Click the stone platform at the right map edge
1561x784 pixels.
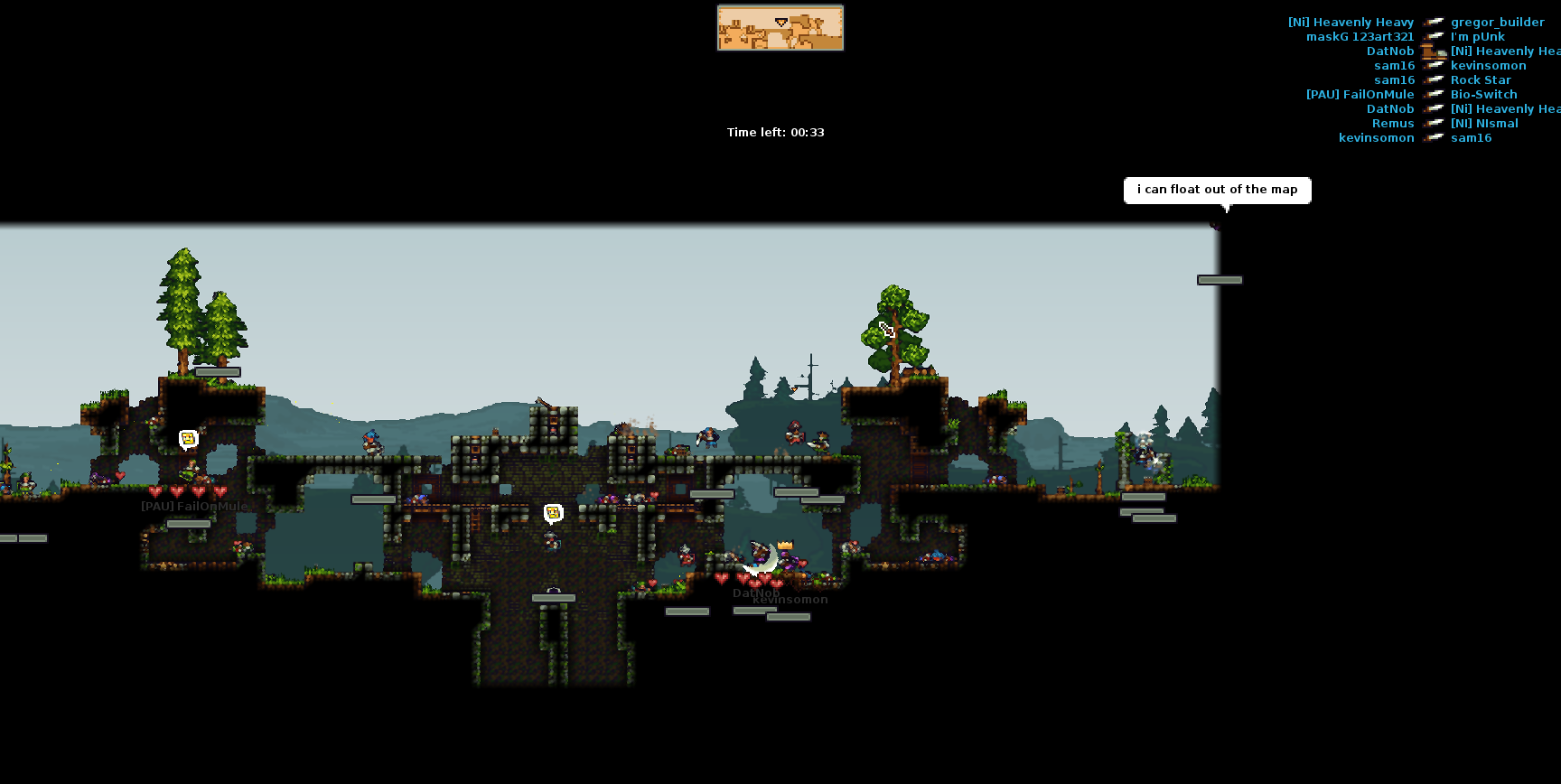click(1221, 279)
